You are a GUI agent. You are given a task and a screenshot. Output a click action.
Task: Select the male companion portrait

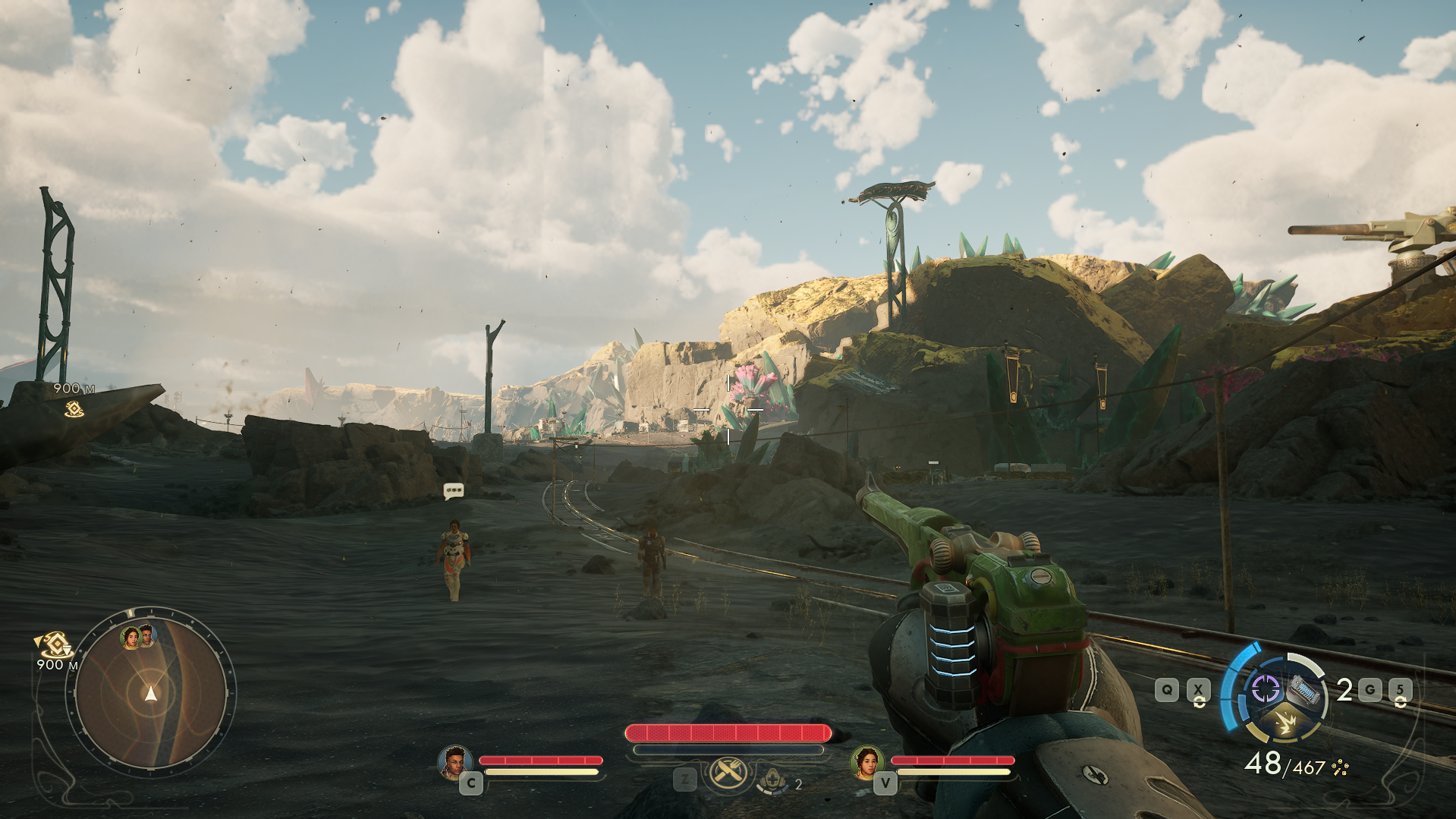[454, 761]
